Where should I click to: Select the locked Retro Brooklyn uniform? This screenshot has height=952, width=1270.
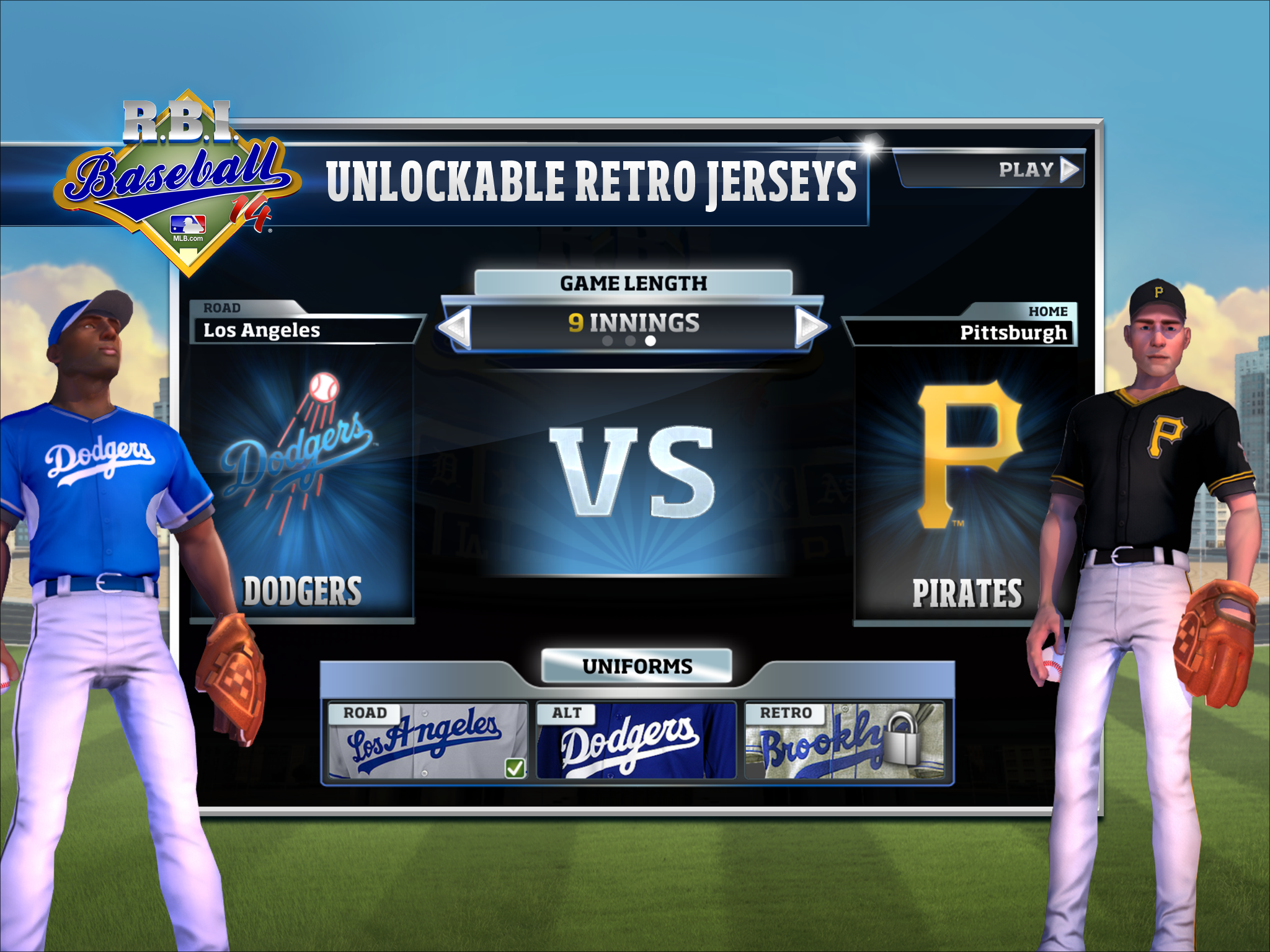tap(843, 741)
